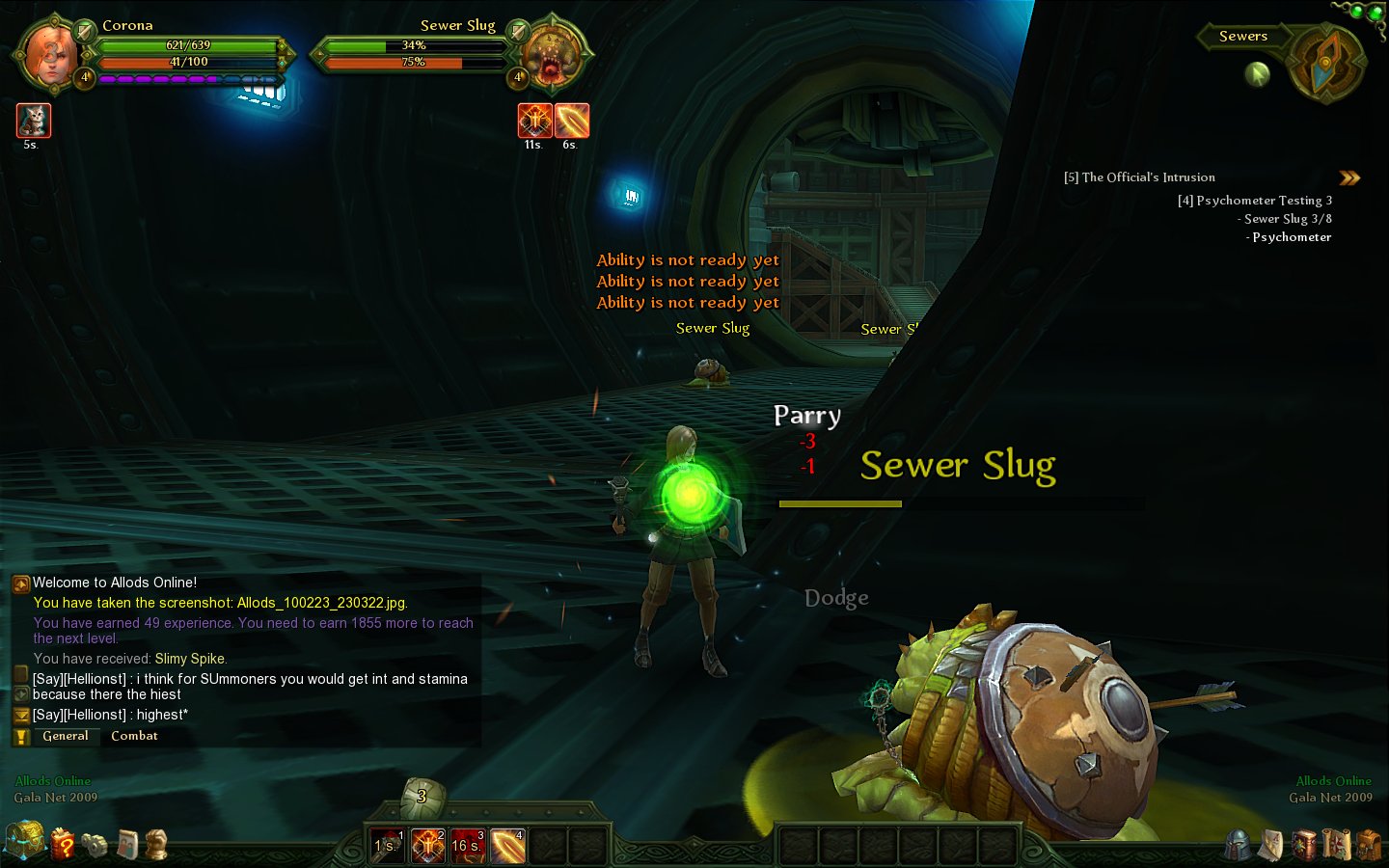Click the Sewers compass minimap

tap(1327, 62)
